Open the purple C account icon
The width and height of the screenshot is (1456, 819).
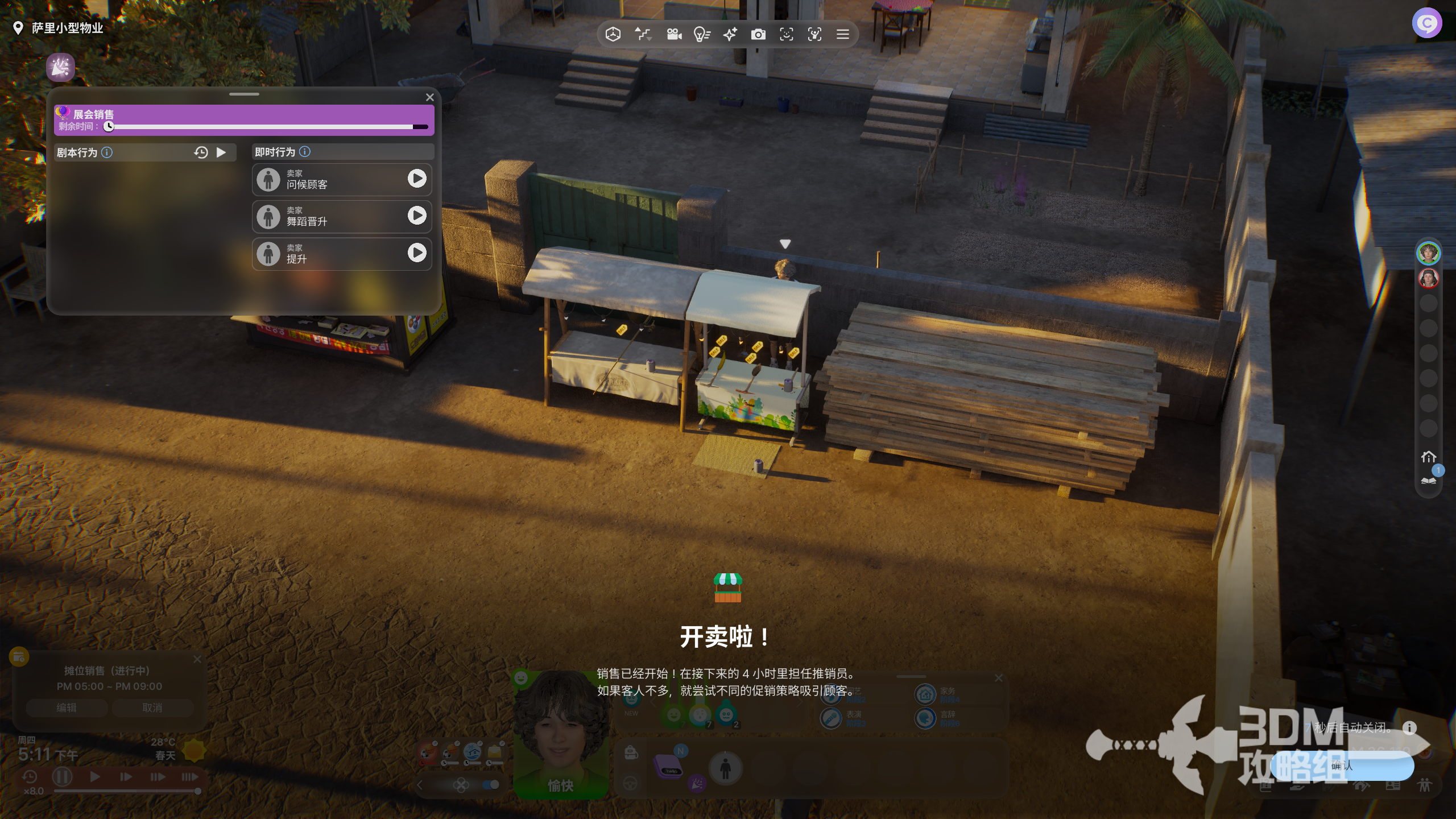(x=1426, y=23)
